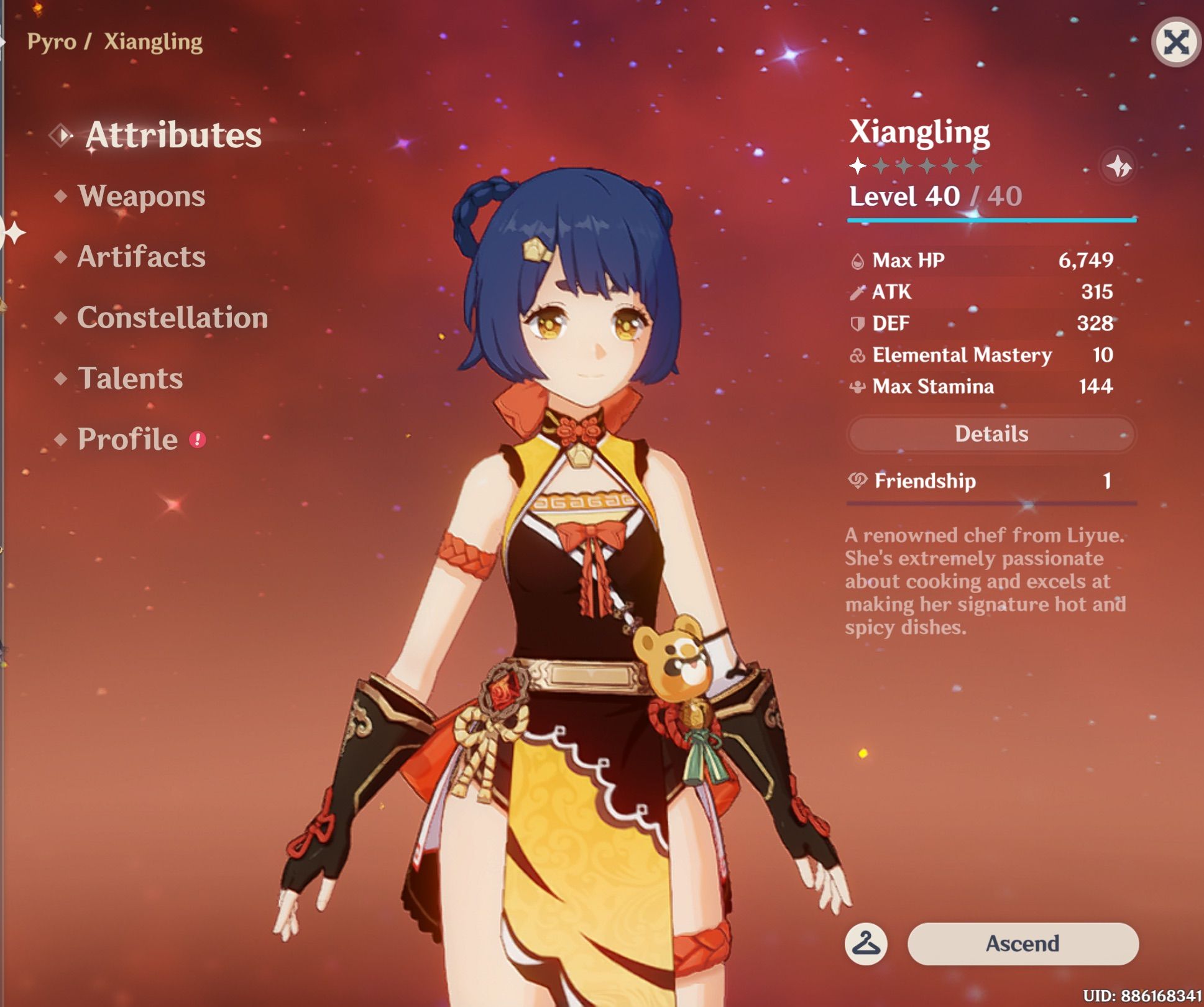This screenshot has width=1204, height=1007.
Task: Click the Details button
Action: point(990,434)
